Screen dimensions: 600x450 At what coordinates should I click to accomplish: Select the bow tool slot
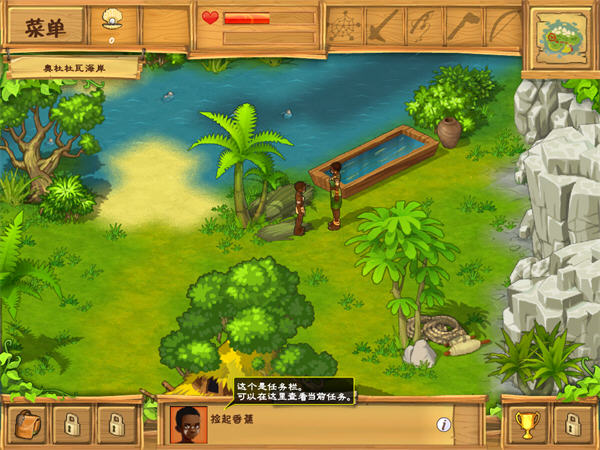(503, 25)
